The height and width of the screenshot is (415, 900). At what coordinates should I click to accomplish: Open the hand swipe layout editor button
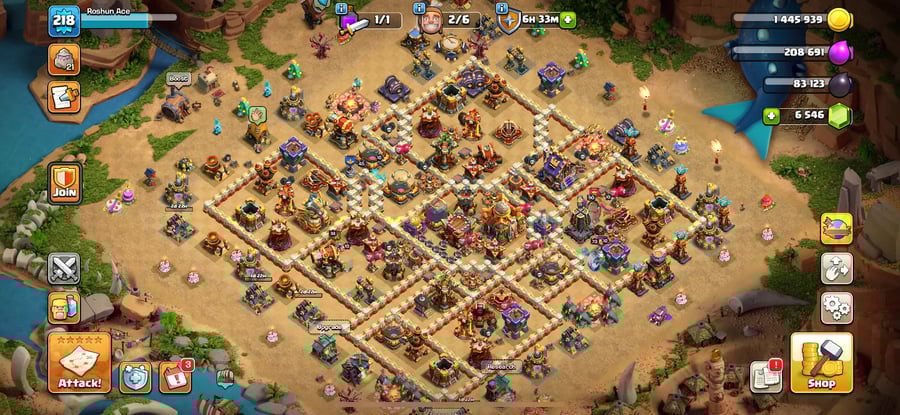point(836,267)
